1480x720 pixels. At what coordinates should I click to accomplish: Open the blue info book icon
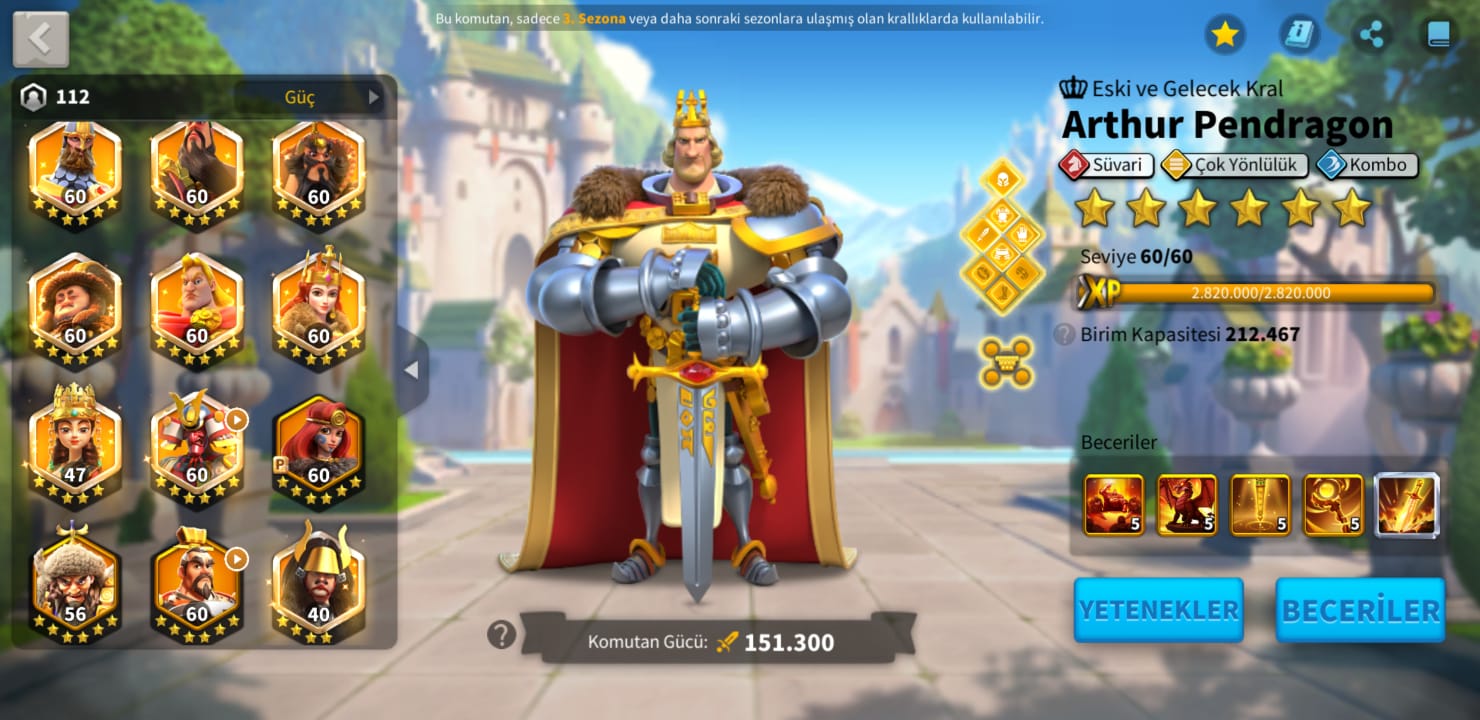click(x=1299, y=35)
